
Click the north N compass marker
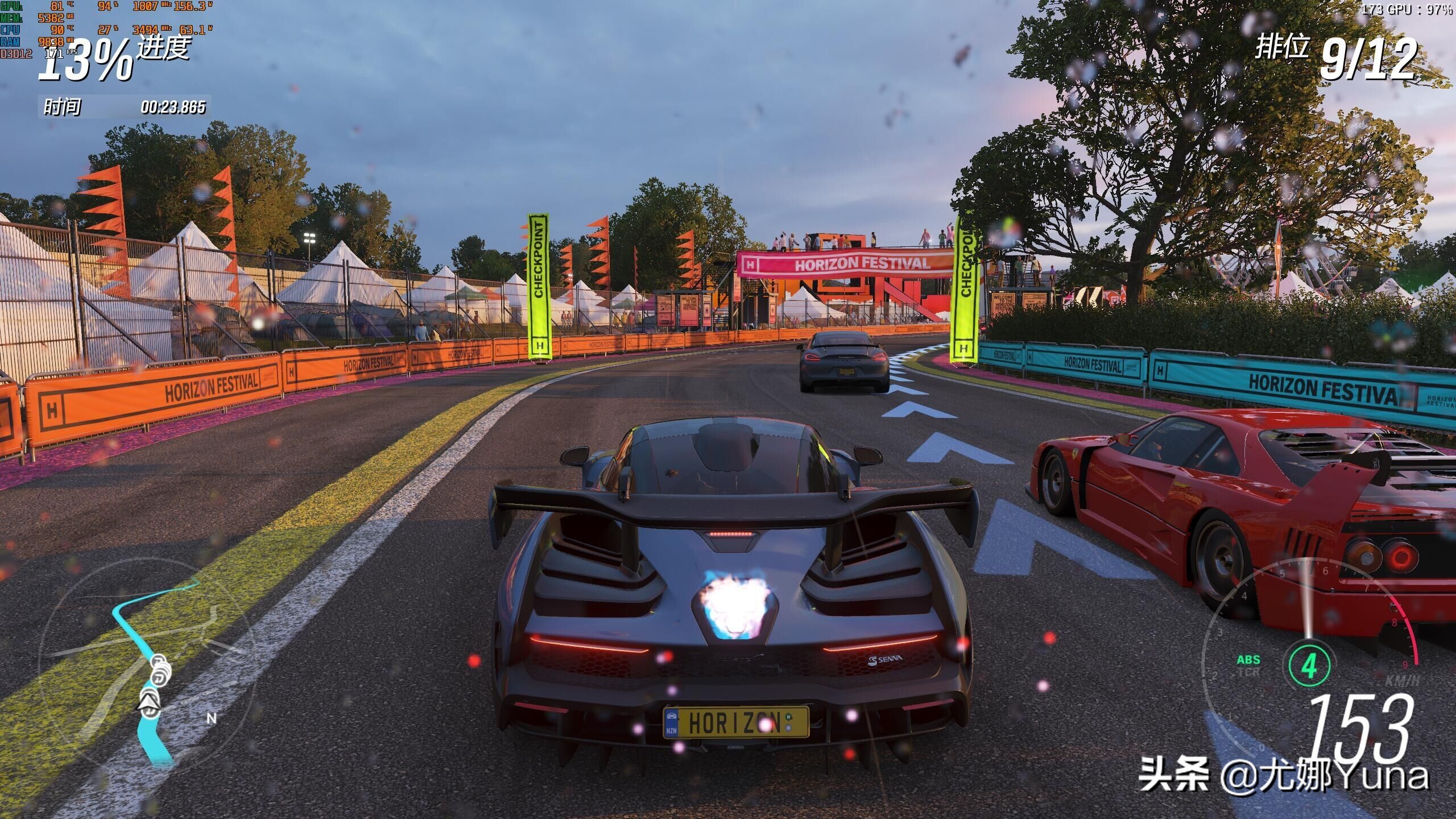click(211, 718)
